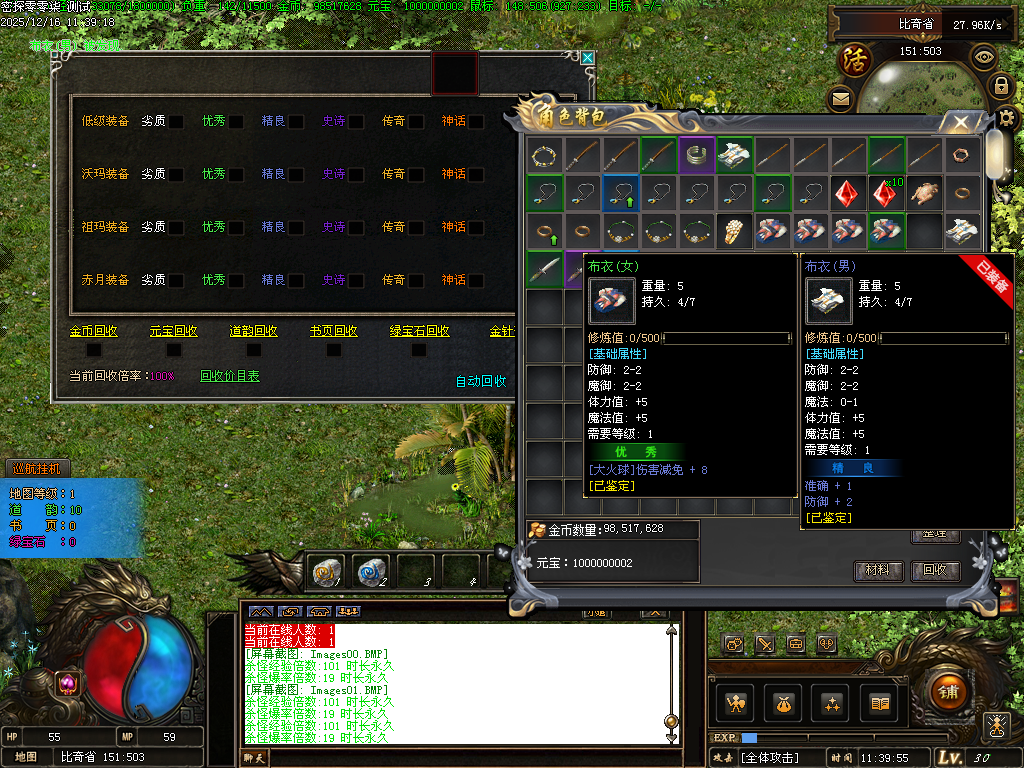Open the 回收价目表 price list link
This screenshot has width=1024, height=768.
229,377
